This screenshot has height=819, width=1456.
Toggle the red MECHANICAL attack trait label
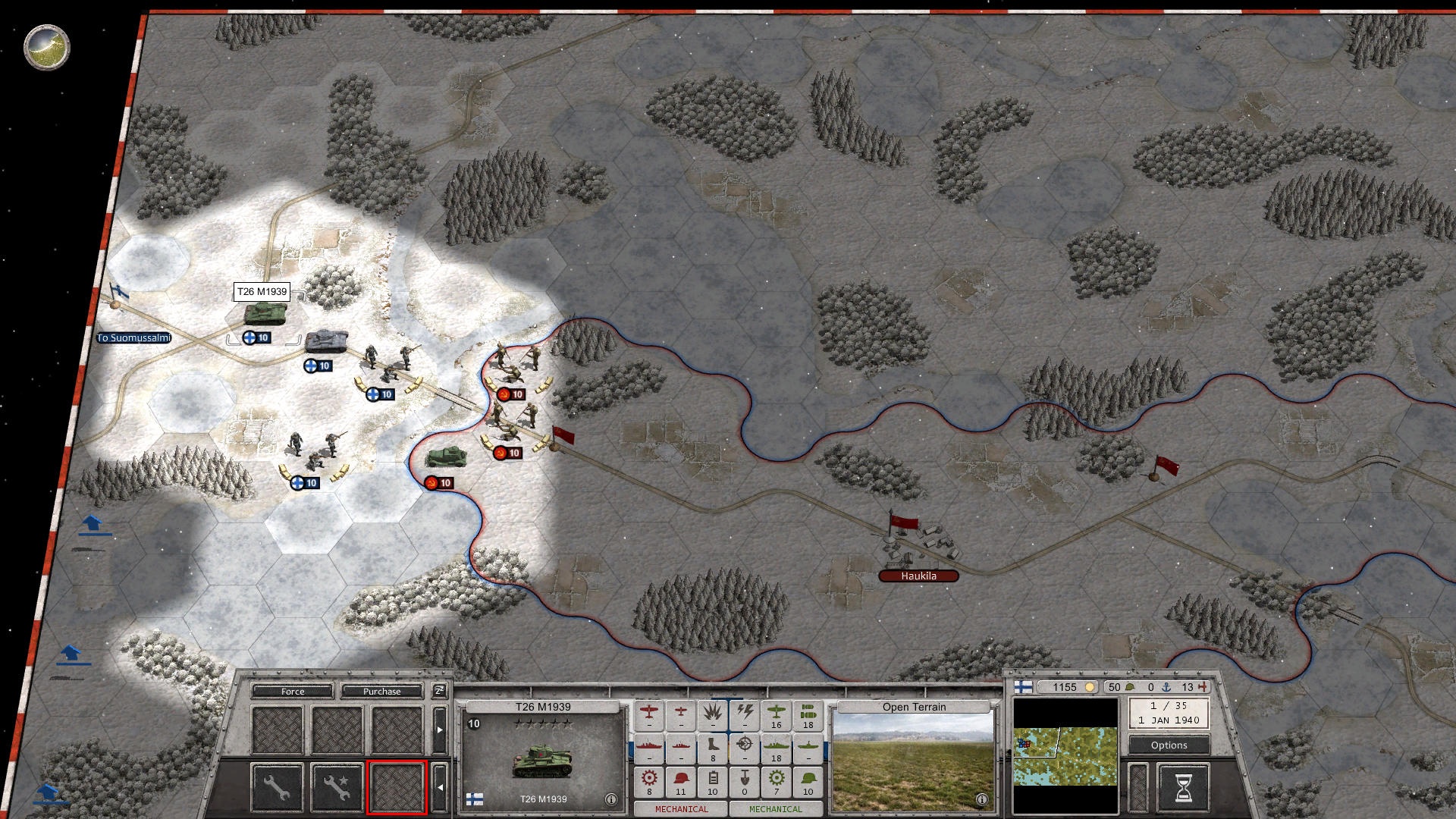pos(682,809)
